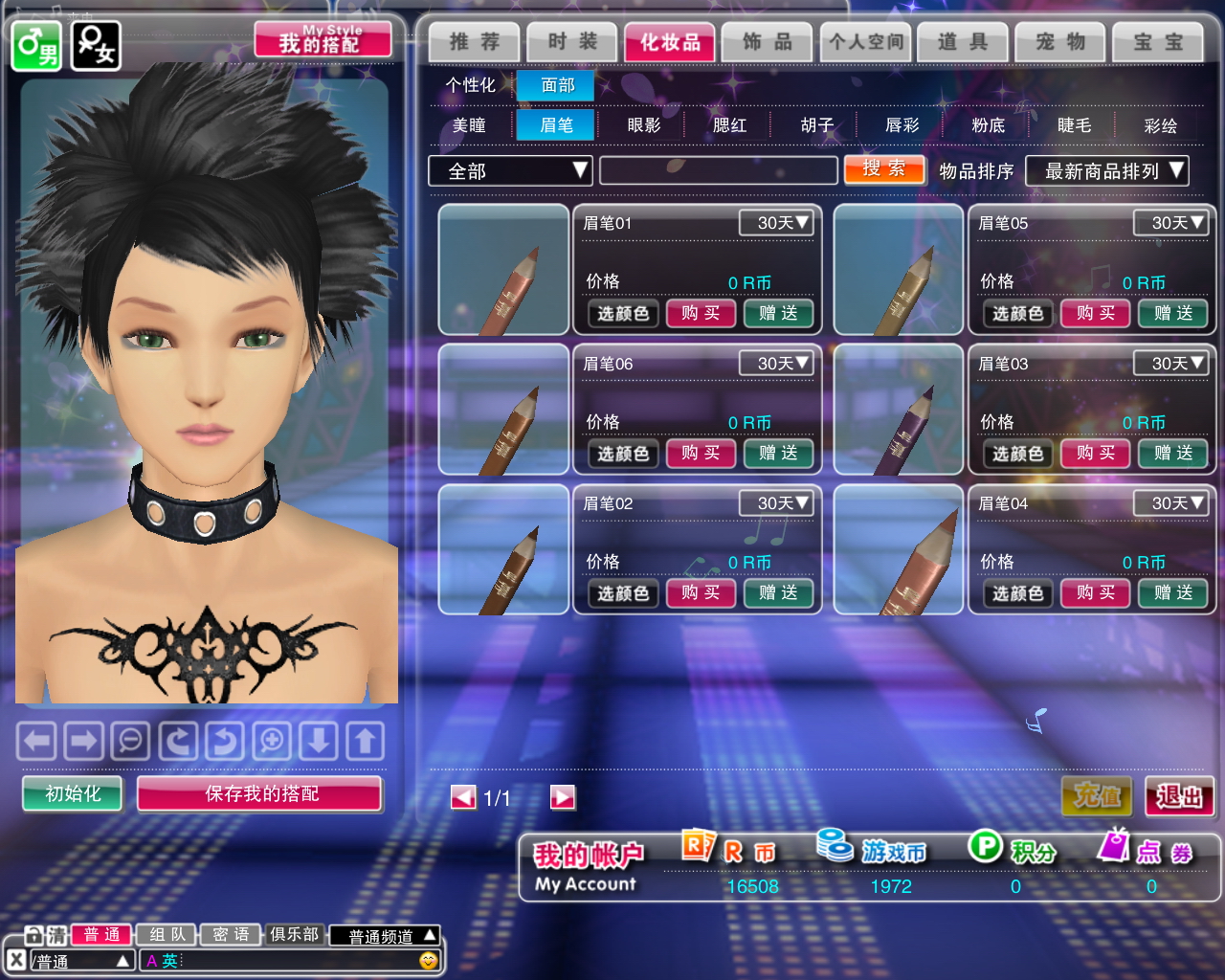Viewport: 1225px width, 980px height.
Task: Gift the 眉笔05 eyebrow pencil
Action: (x=1172, y=313)
